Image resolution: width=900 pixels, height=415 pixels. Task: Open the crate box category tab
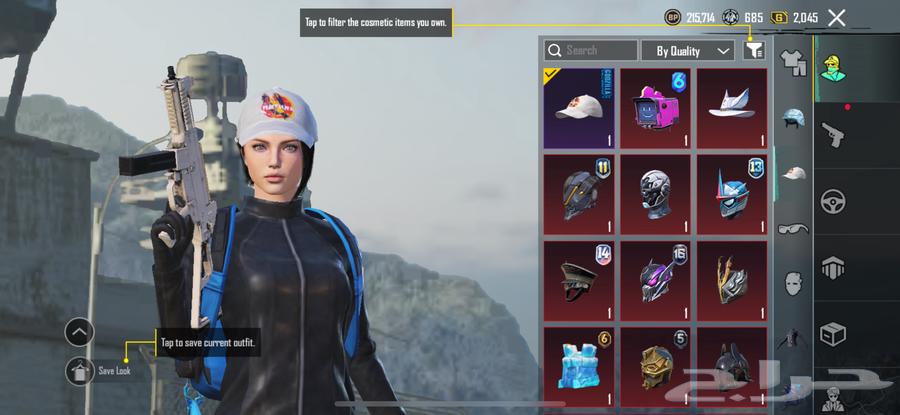click(x=832, y=333)
